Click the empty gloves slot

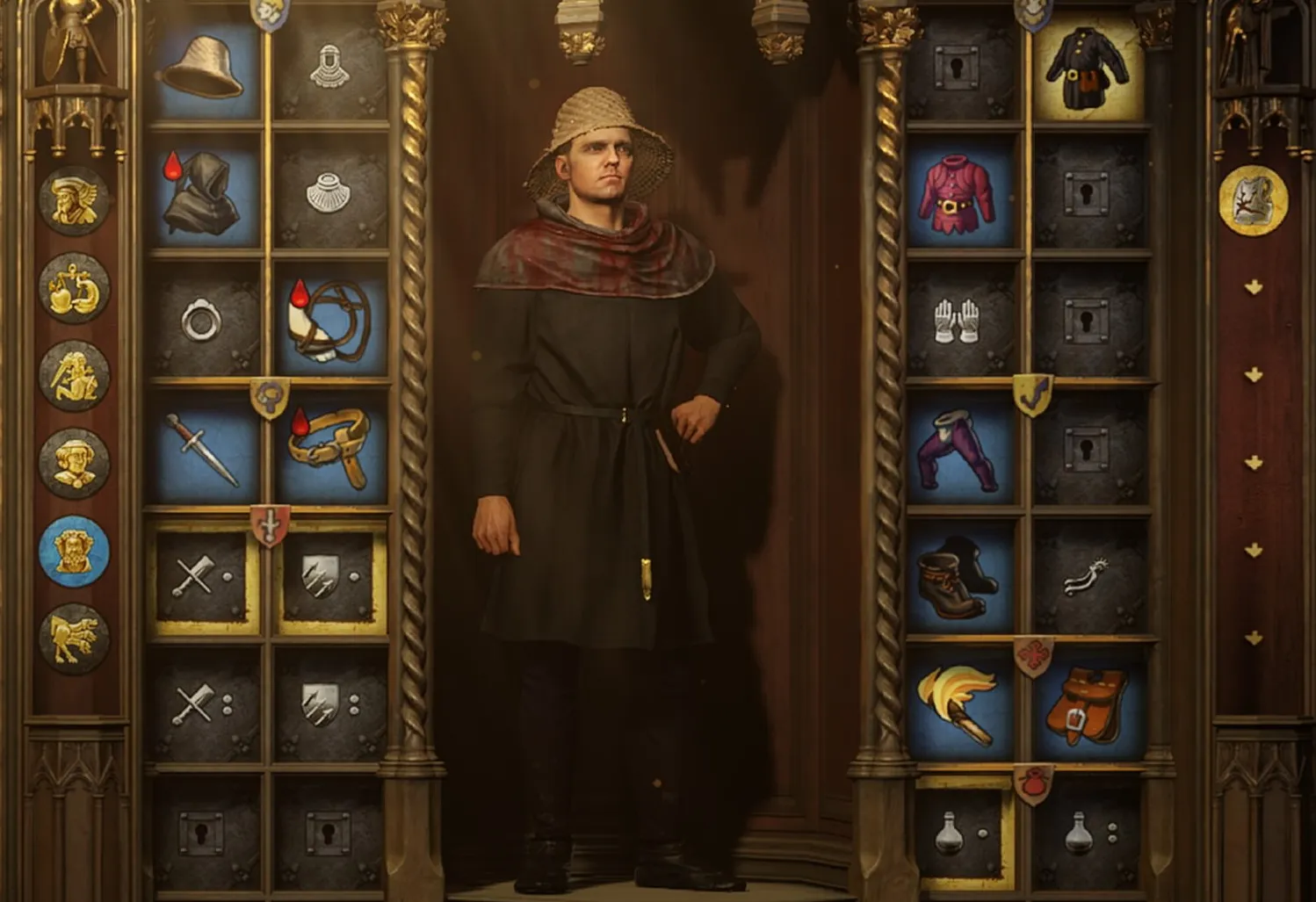(x=959, y=321)
